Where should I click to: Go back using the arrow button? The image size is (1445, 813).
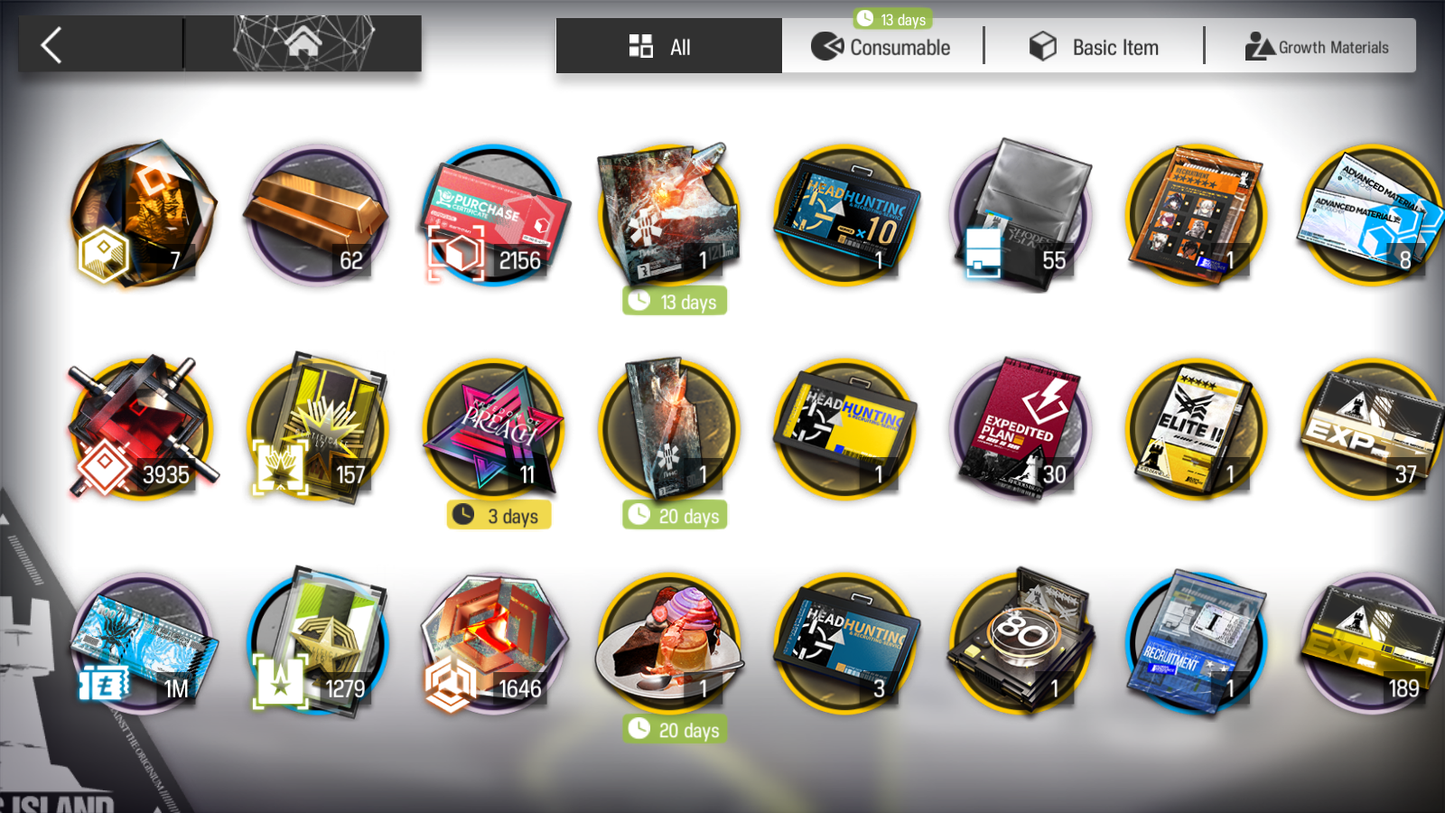[x=52, y=45]
